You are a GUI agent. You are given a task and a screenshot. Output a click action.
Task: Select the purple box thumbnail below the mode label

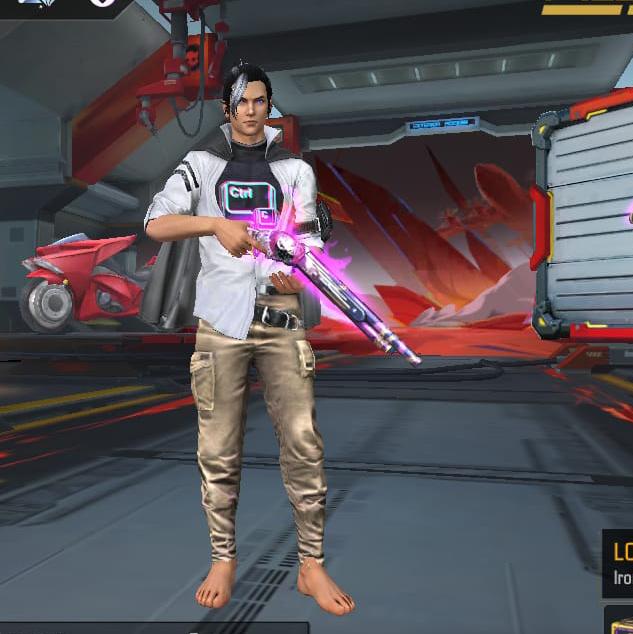tap(620, 620)
